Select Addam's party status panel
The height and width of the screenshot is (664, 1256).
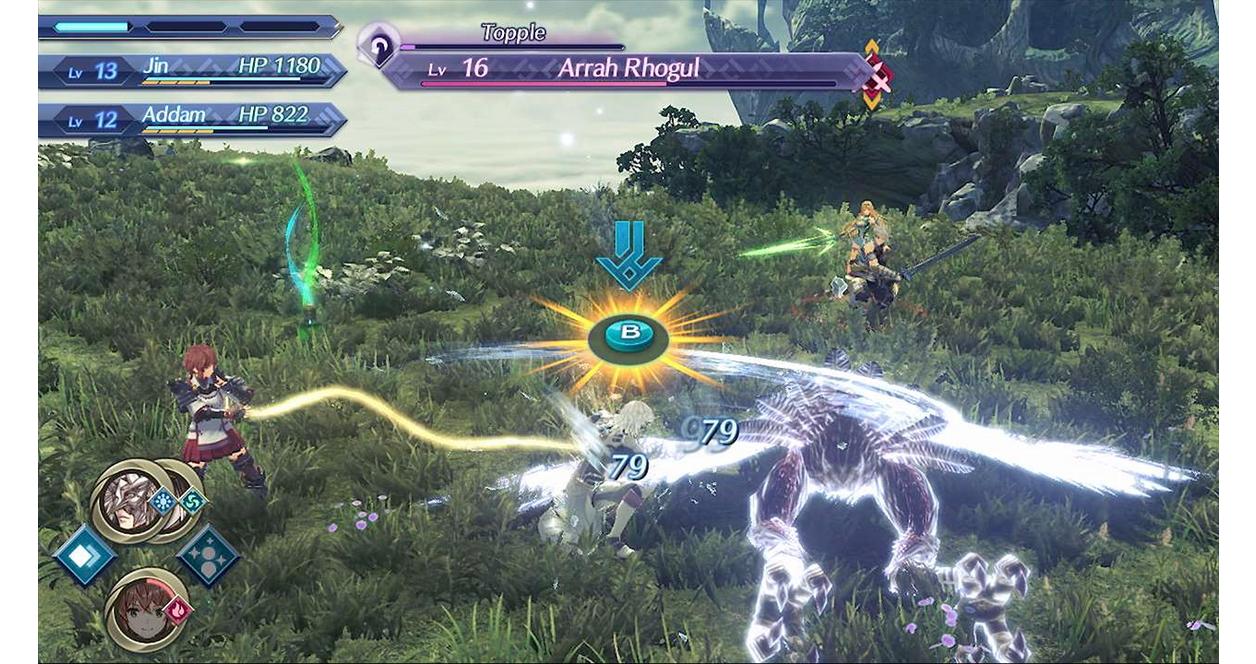[x=192, y=119]
